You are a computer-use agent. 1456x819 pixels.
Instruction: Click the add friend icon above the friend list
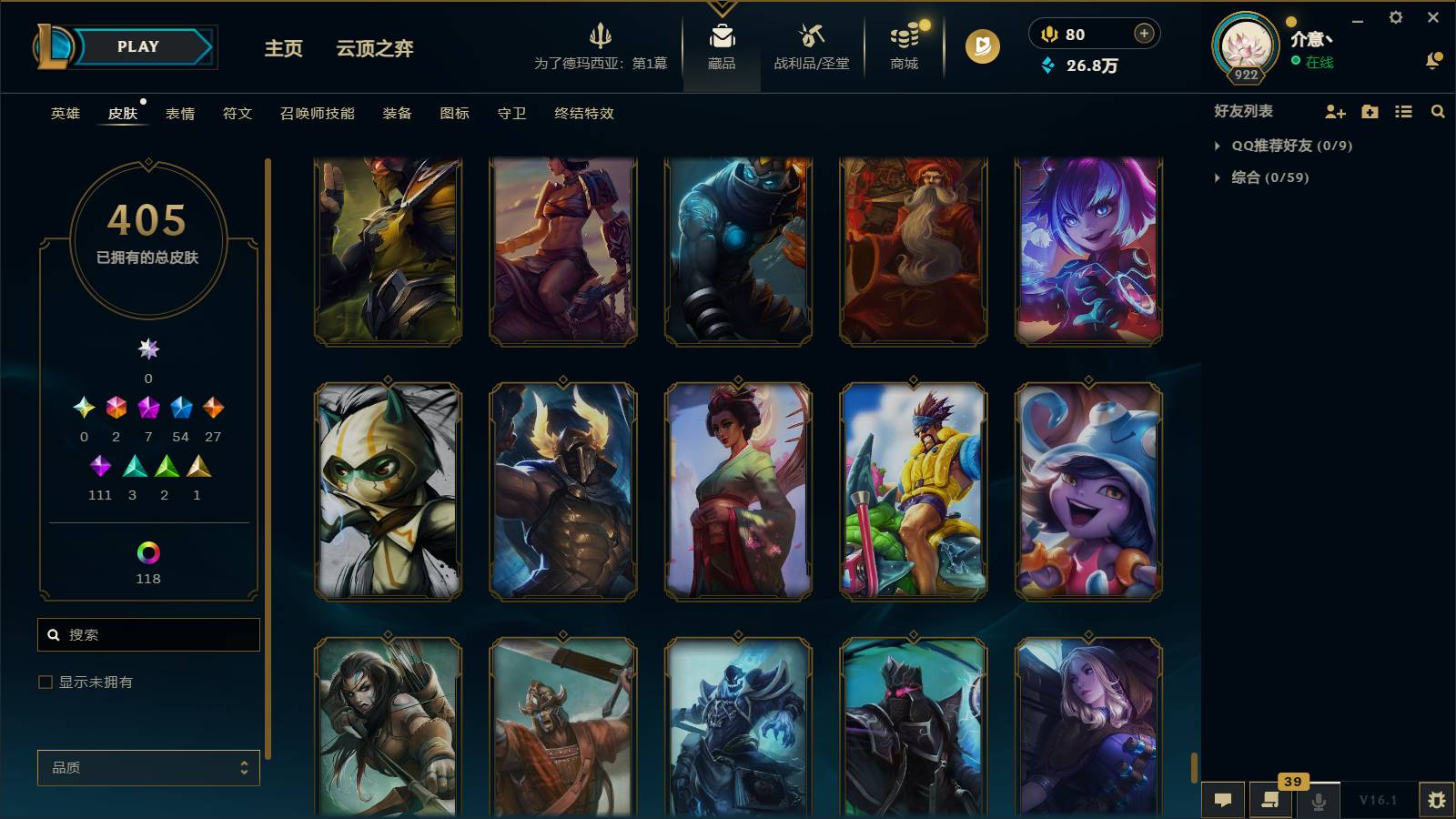click(1335, 112)
